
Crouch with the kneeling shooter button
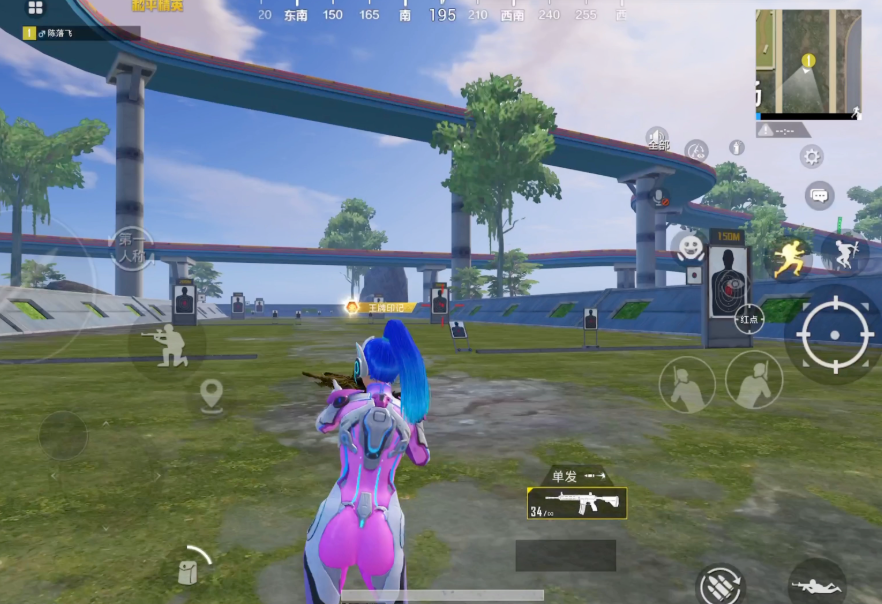166,343
